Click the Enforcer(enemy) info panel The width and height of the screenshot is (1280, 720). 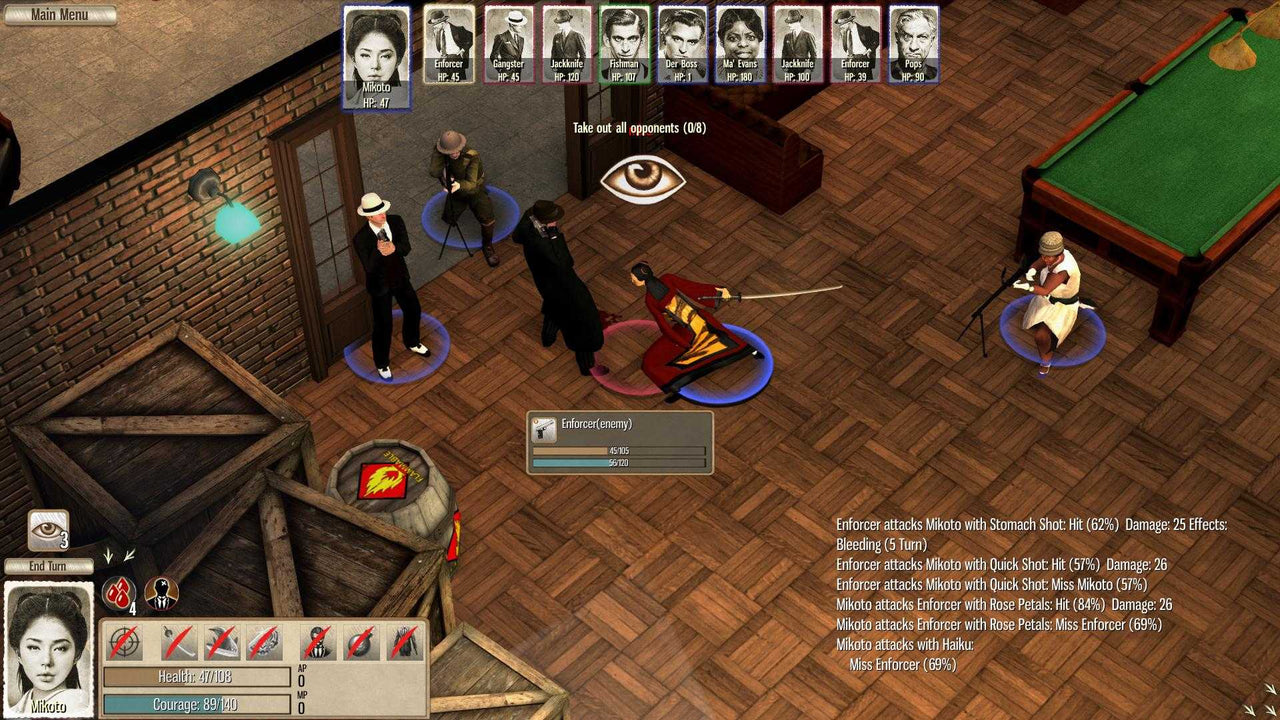[620, 424]
